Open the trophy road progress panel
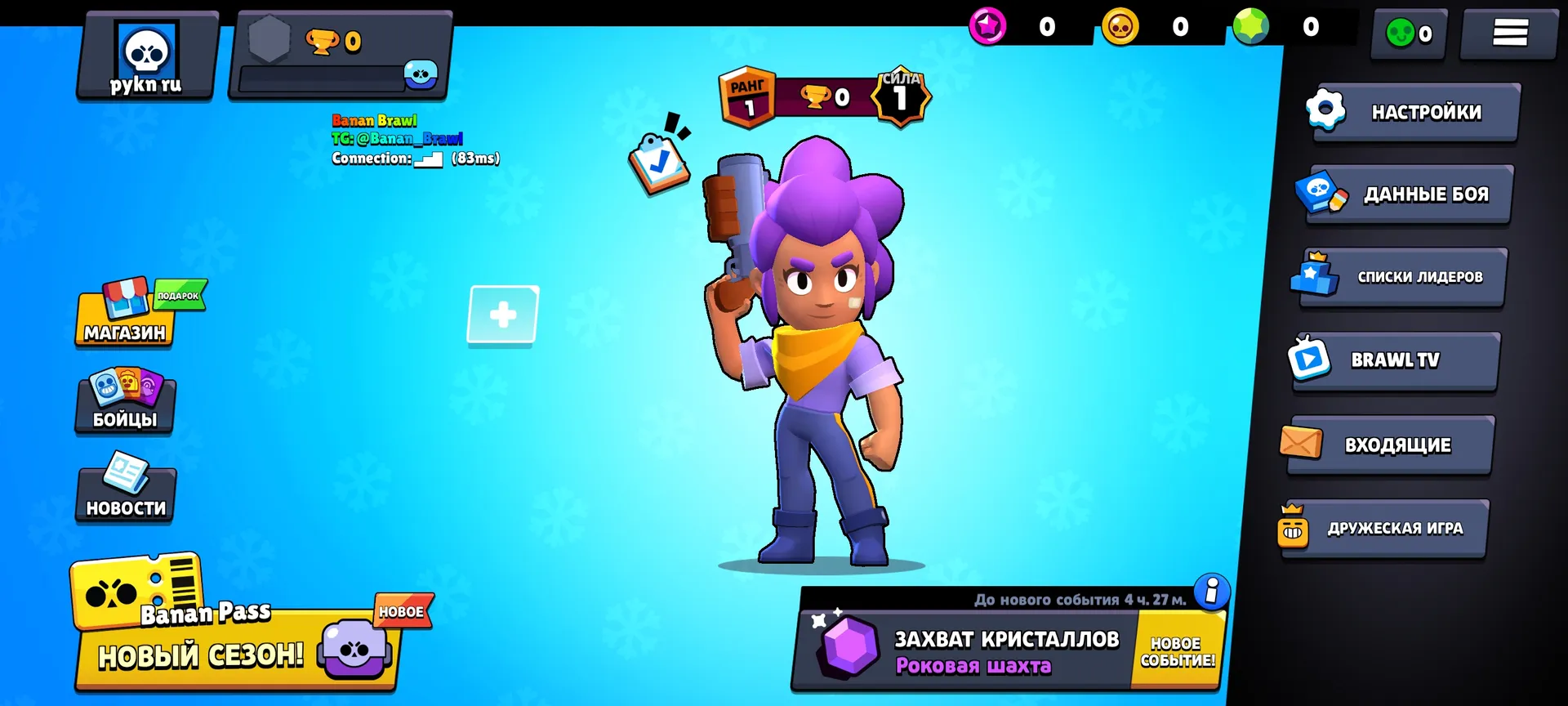 341,57
